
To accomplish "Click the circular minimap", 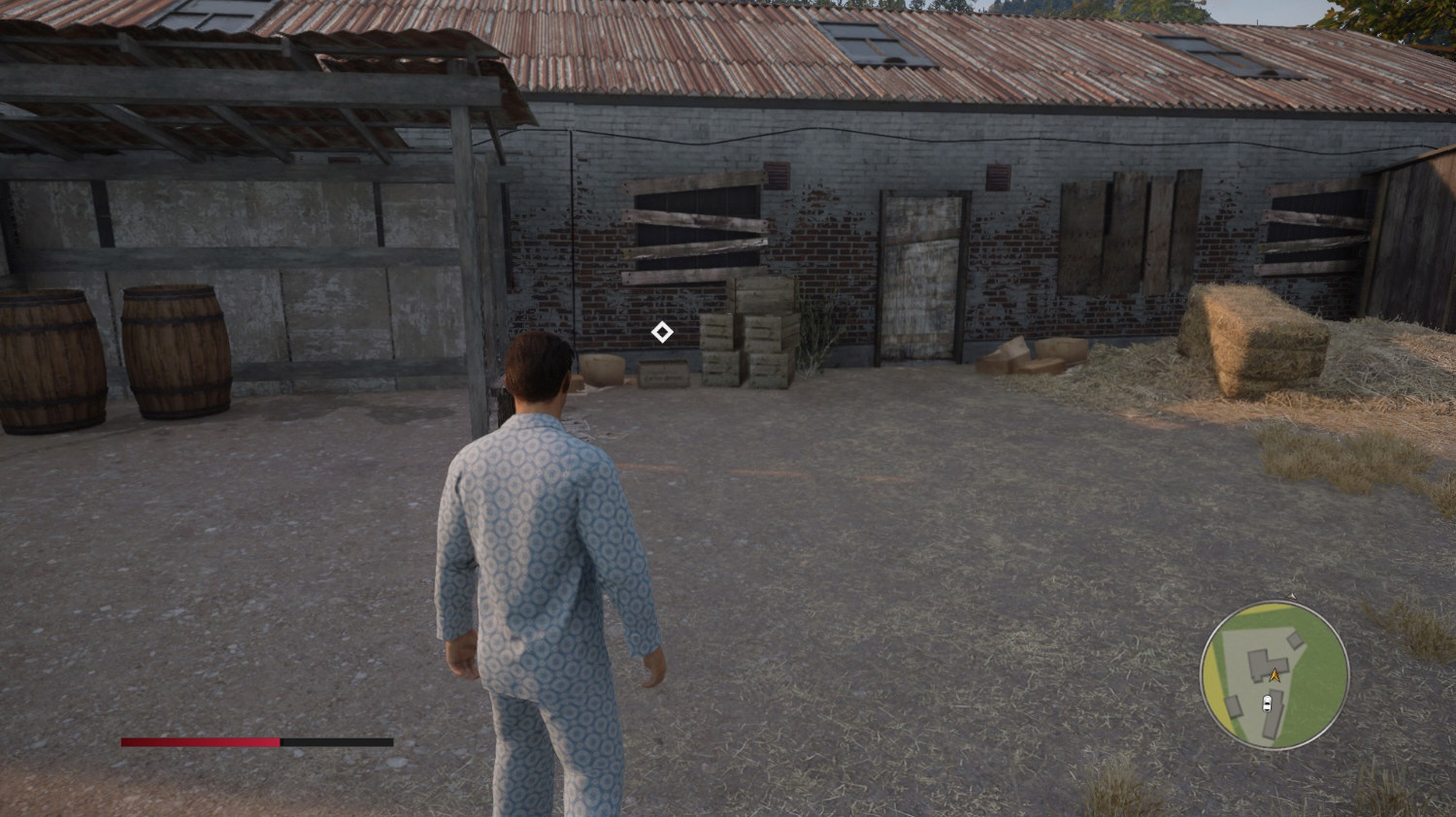I will point(1274,675).
